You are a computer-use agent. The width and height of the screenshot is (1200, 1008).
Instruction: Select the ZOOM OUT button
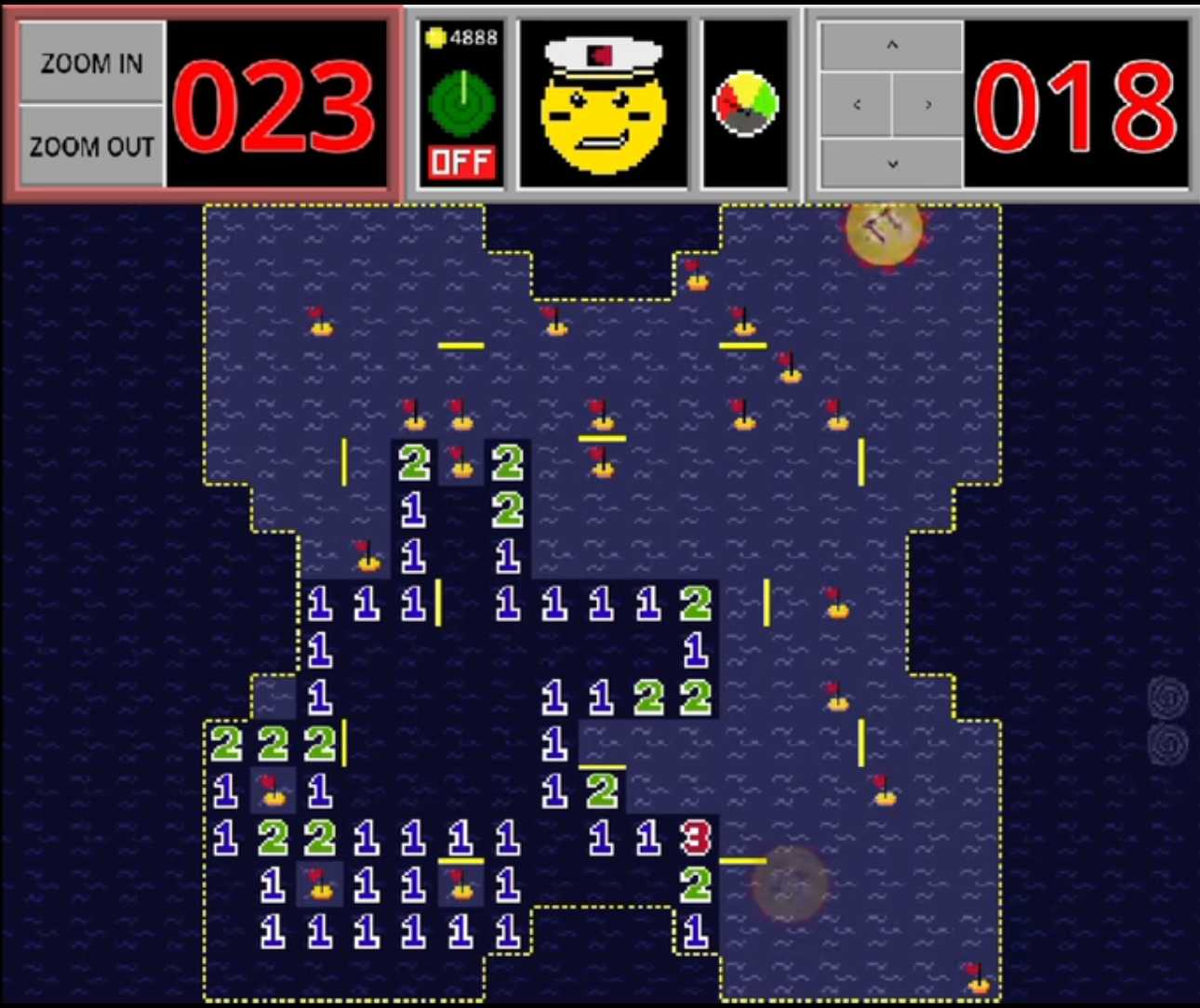pos(91,146)
